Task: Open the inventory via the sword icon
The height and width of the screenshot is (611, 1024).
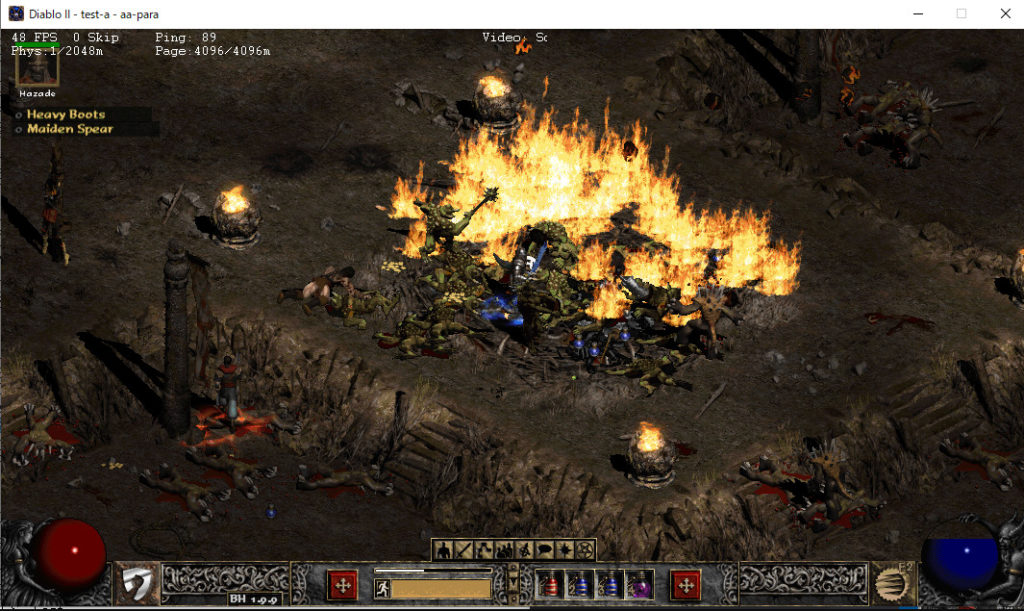Action: click(x=462, y=550)
